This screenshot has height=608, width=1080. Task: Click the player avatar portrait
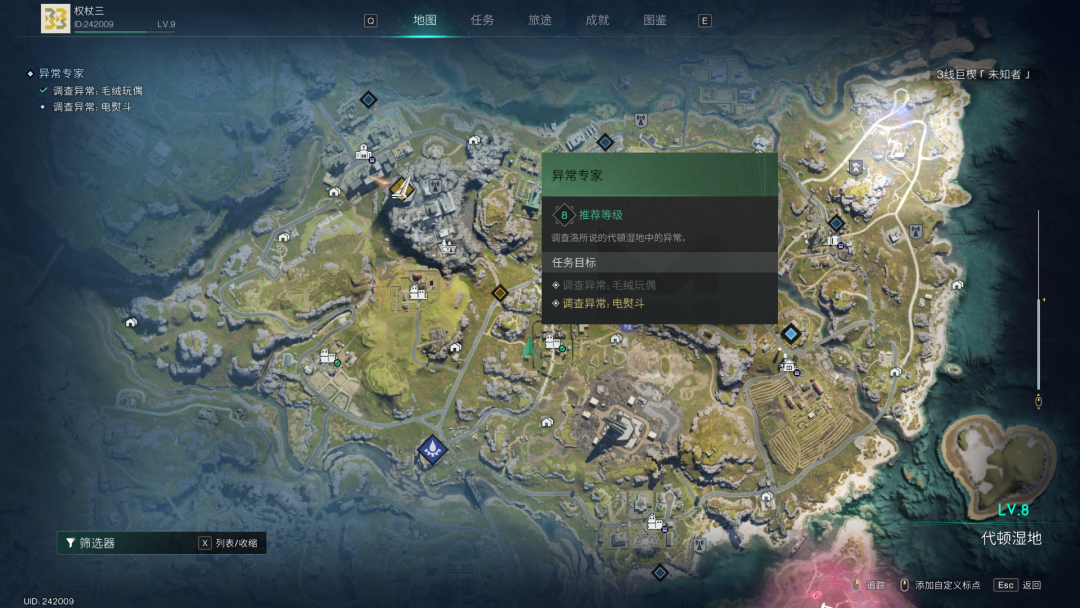[x=55, y=18]
